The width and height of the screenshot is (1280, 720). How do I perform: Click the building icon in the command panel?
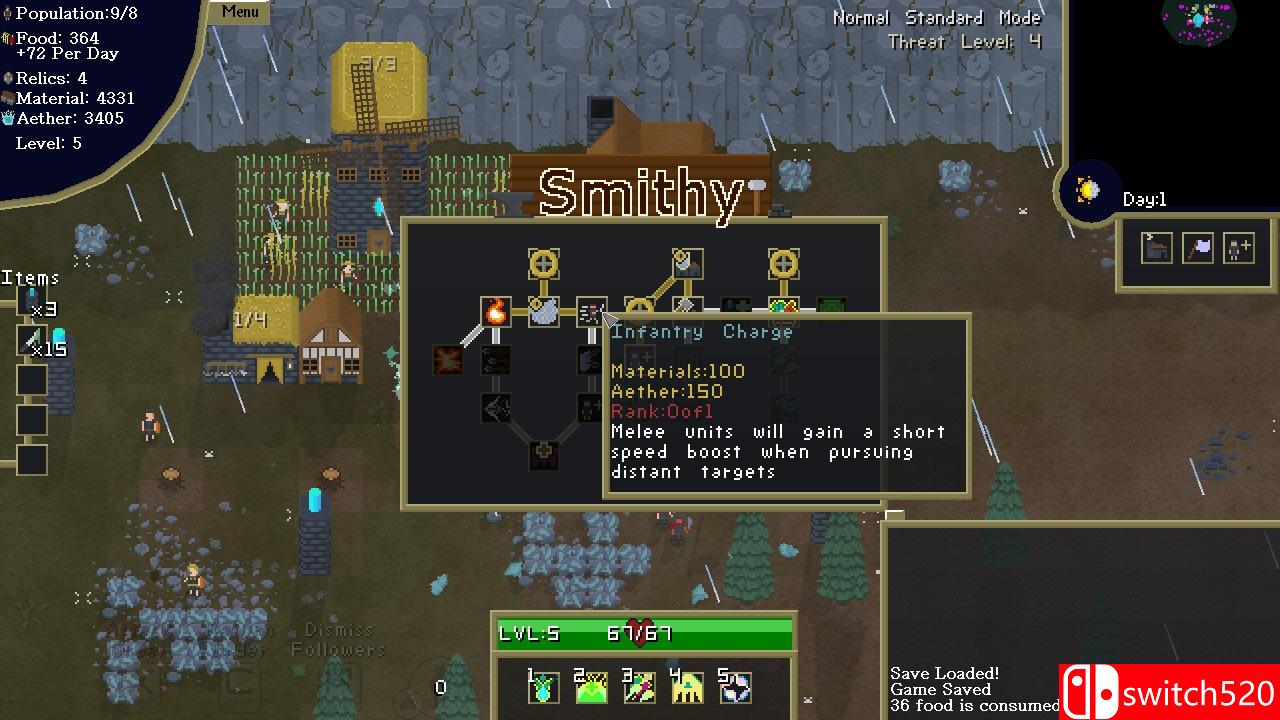(x=1157, y=248)
